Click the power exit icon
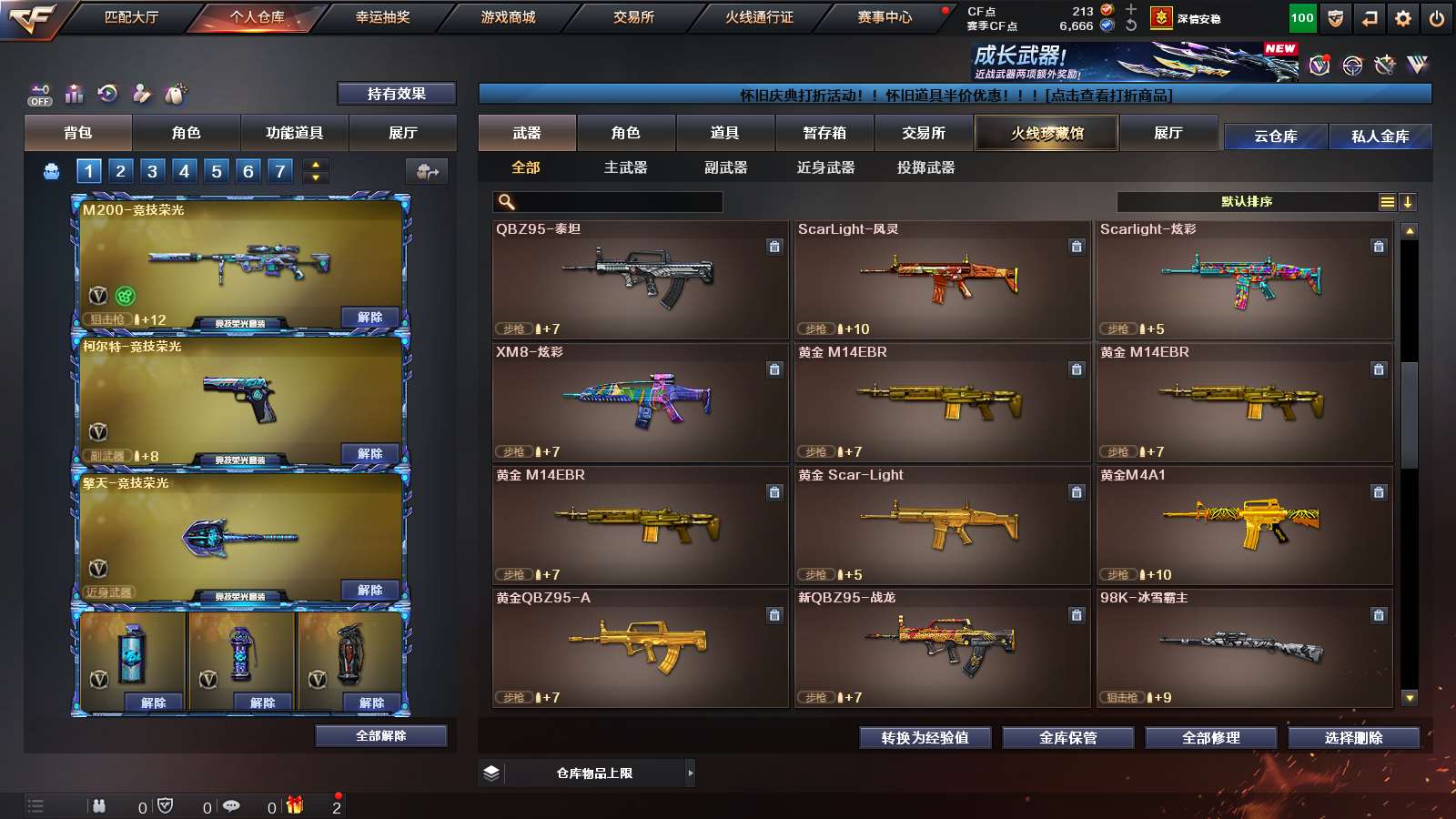 (x=1437, y=18)
